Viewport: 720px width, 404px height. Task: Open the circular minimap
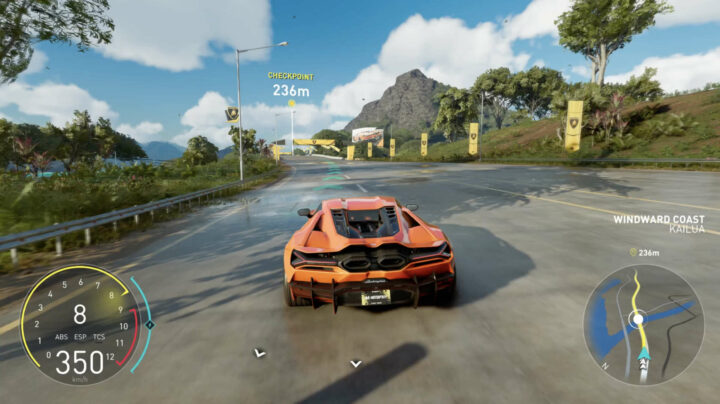(643, 323)
